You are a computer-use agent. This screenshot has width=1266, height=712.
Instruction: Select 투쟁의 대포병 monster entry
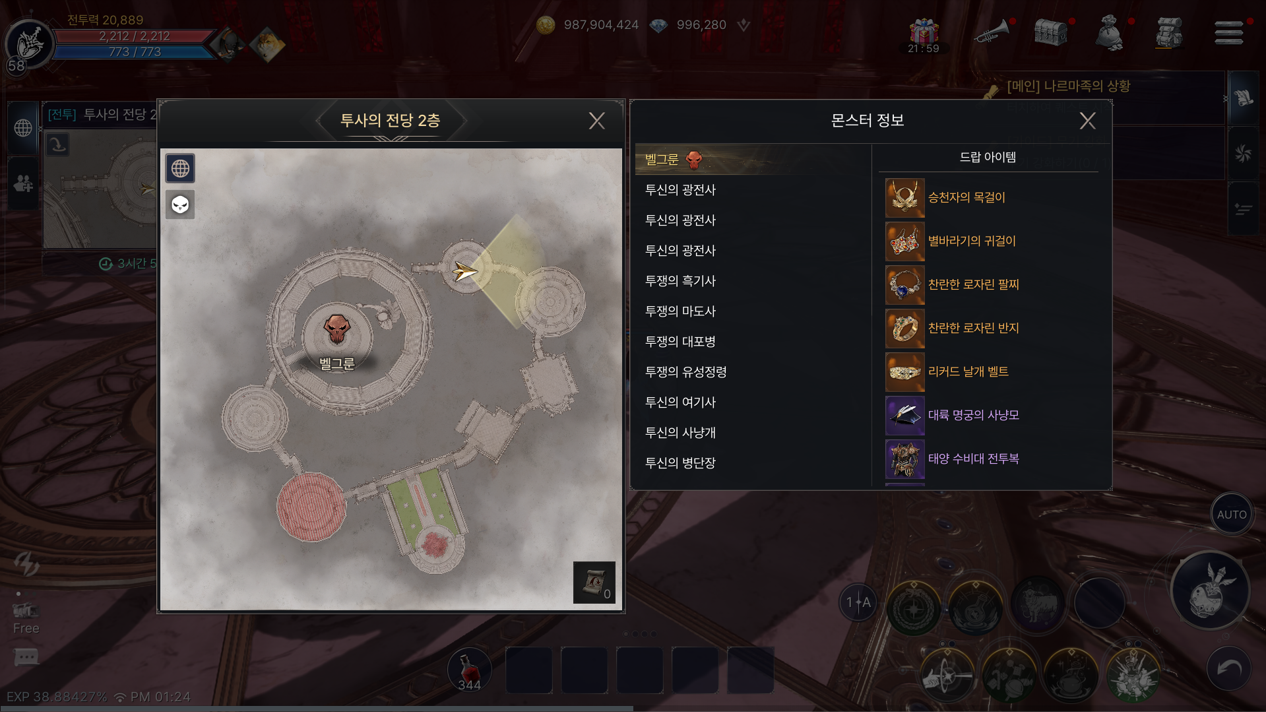680,341
